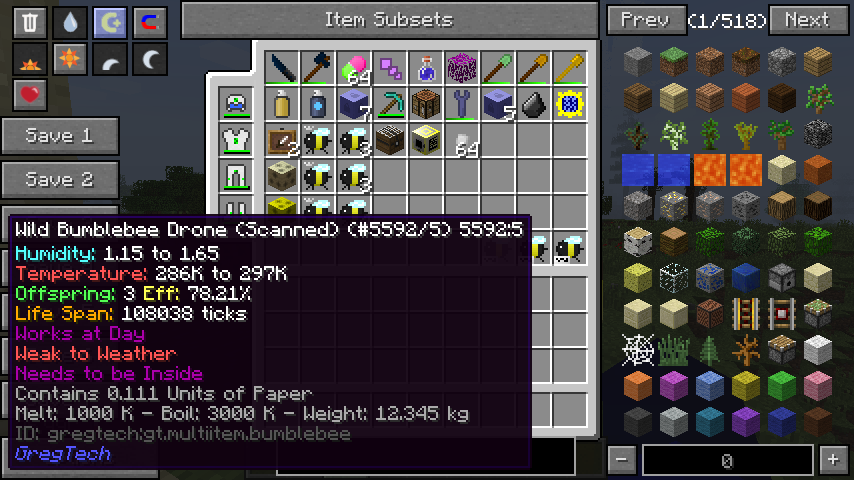The height and width of the screenshot is (480, 854).
Task: Go to the Next item page
Action: coord(806,20)
